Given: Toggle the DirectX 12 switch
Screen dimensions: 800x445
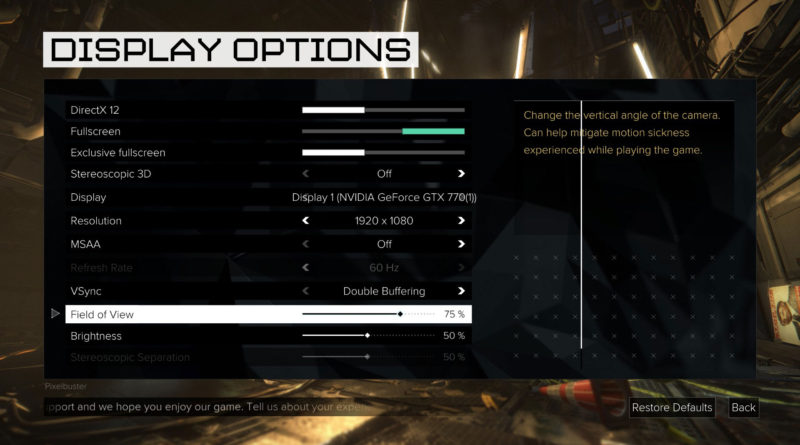Looking at the screenshot, I should [x=383, y=109].
